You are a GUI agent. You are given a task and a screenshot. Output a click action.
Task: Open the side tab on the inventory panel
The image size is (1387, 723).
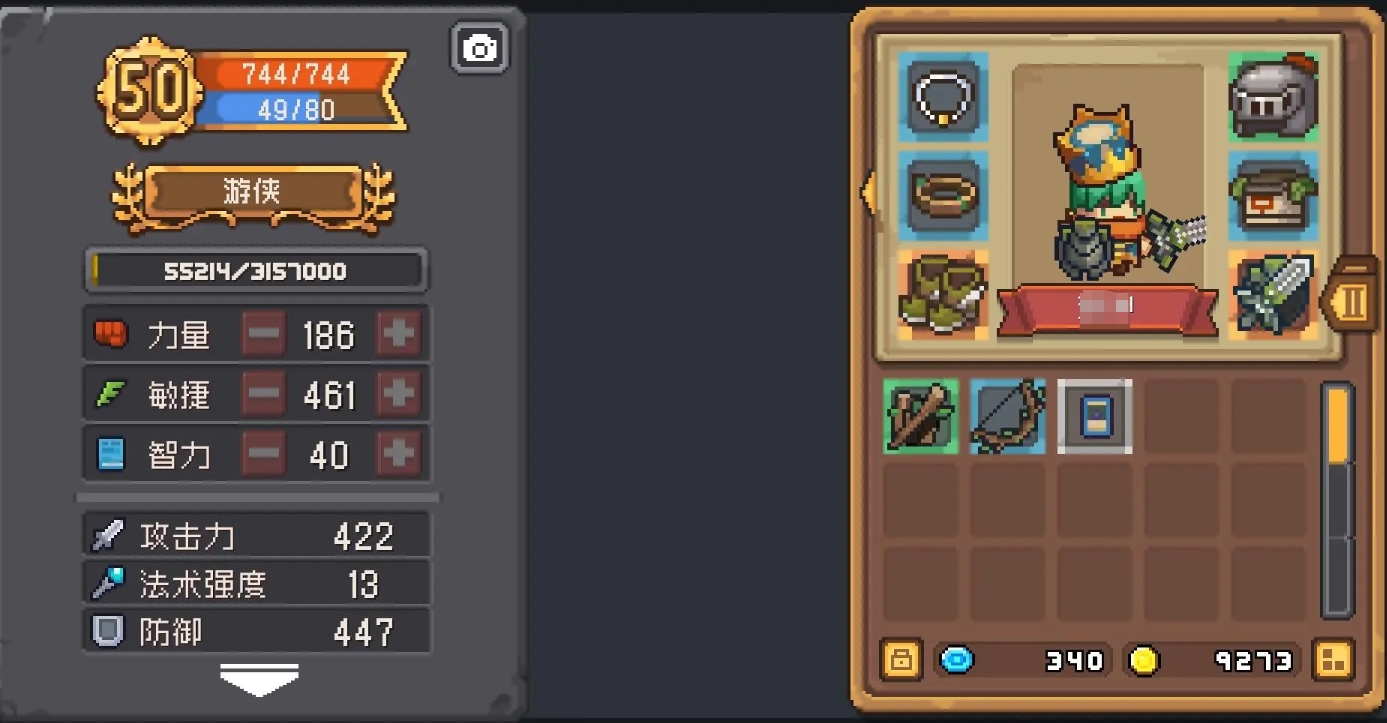1350,300
